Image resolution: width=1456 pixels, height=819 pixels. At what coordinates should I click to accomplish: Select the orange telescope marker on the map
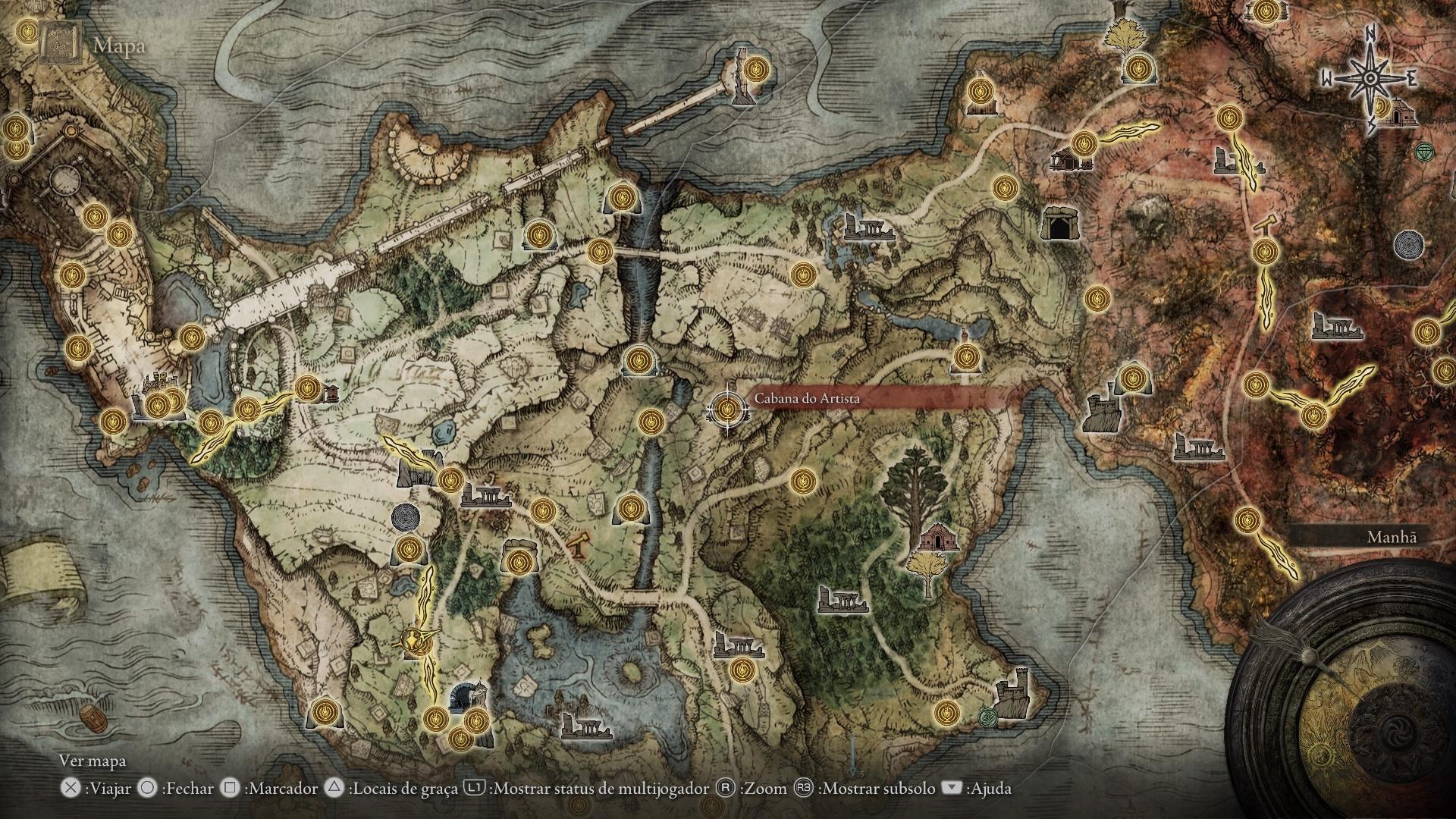[579, 543]
